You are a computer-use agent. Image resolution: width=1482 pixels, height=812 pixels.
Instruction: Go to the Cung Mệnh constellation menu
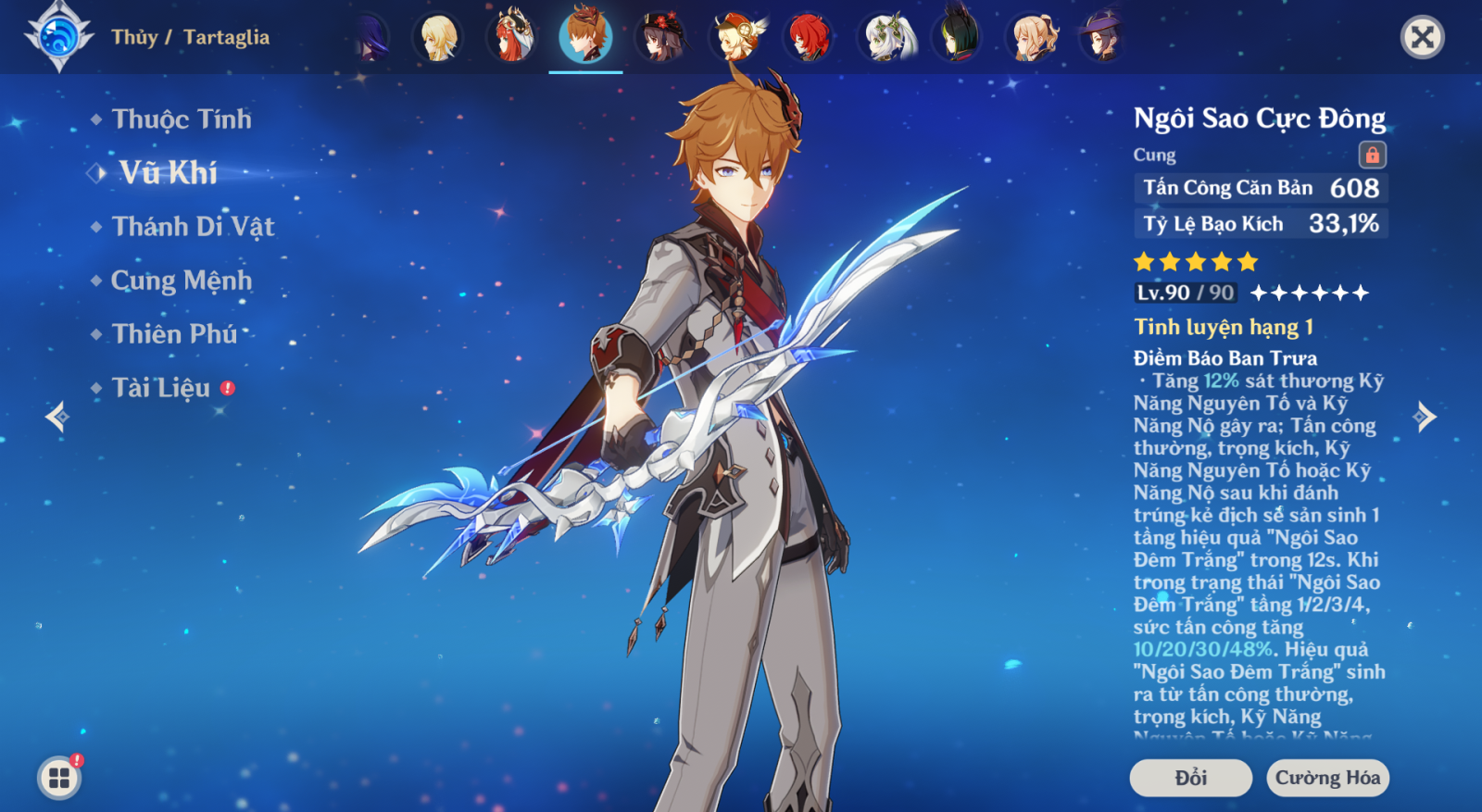181,281
